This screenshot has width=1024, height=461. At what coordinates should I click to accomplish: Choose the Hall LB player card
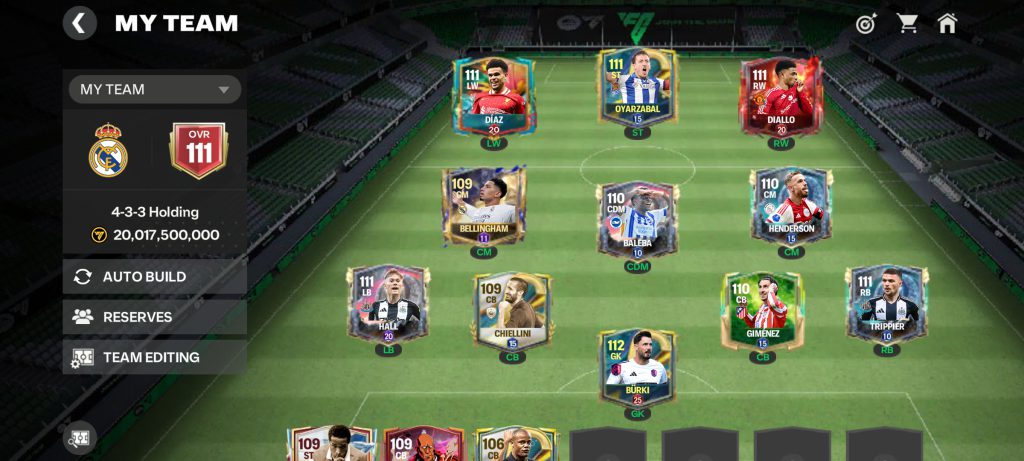388,303
